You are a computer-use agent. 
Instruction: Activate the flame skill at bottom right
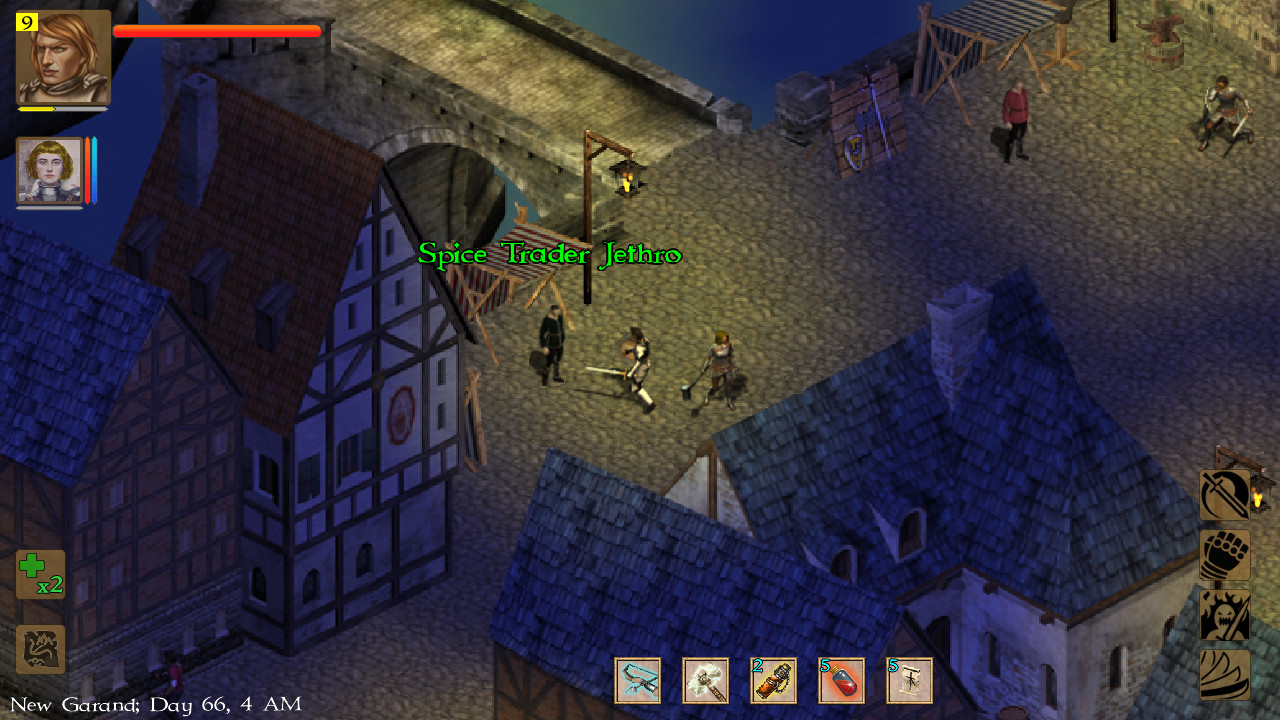click(1224, 672)
